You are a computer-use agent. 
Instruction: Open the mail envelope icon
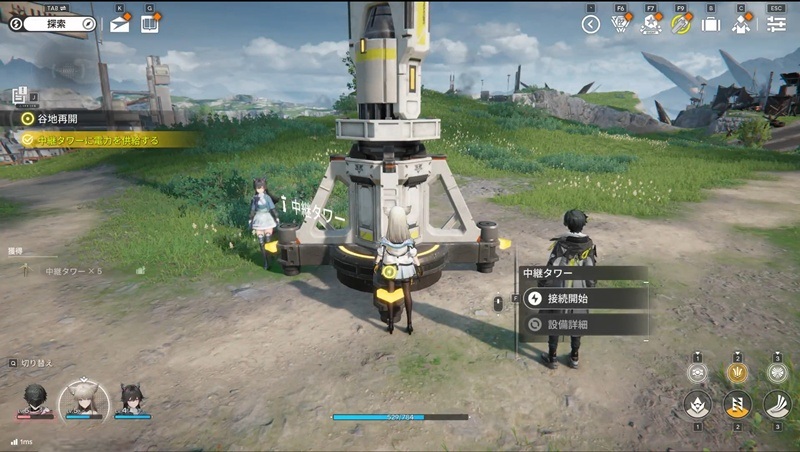click(120, 24)
